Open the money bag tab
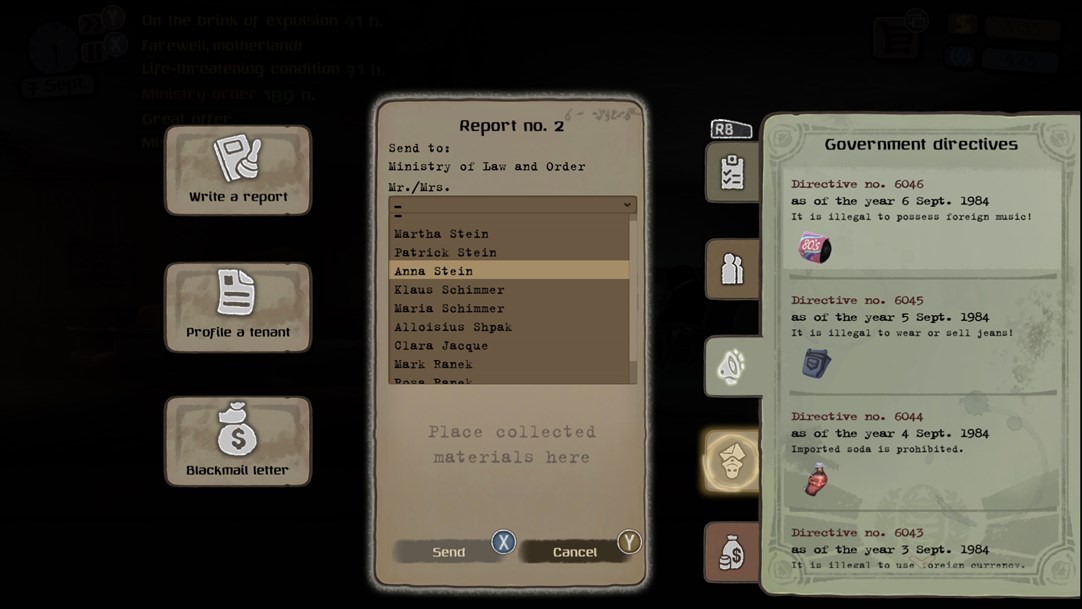 click(732, 552)
